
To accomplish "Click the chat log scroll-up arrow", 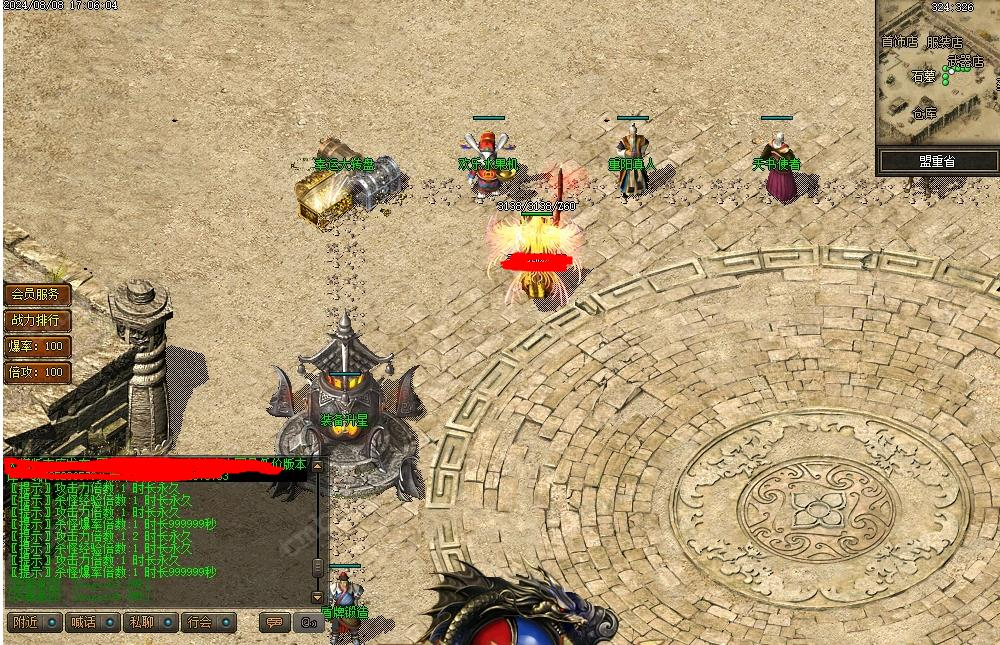I will (x=318, y=466).
